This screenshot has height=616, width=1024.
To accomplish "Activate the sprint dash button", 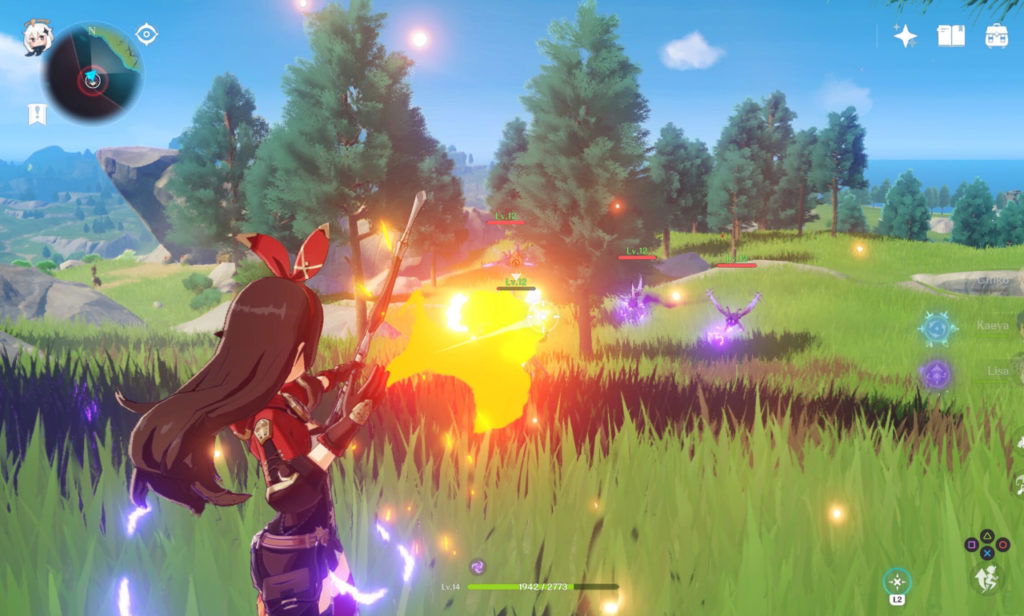I will pyautogui.click(x=986, y=577).
